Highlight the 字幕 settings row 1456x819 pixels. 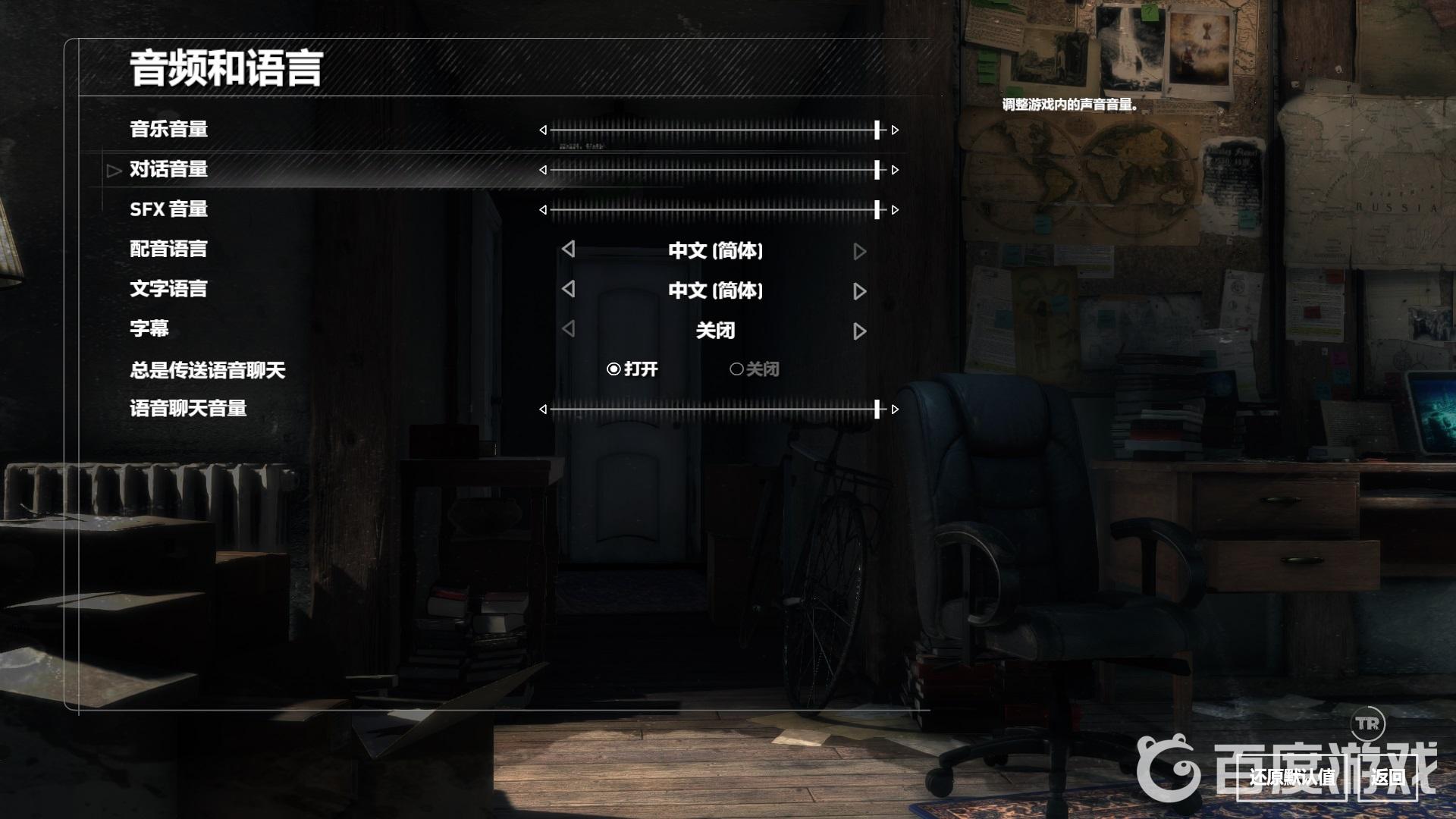tap(149, 329)
